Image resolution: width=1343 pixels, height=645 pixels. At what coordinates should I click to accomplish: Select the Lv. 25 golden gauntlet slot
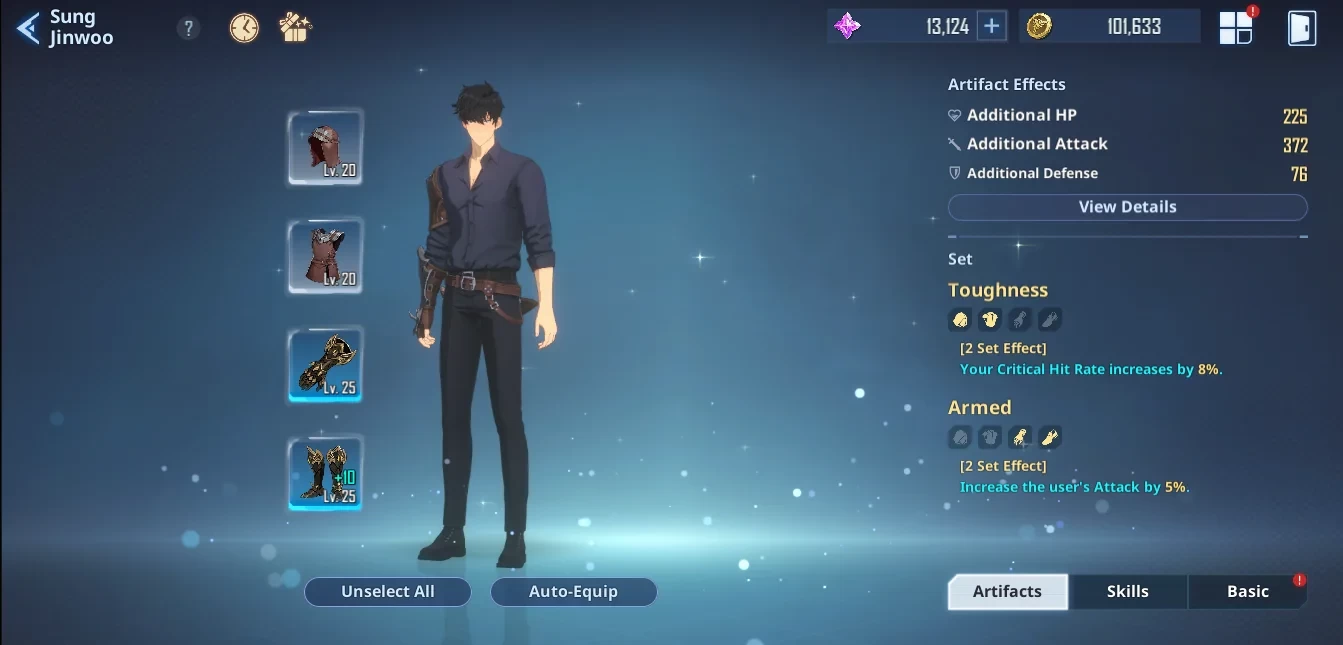coord(325,365)
